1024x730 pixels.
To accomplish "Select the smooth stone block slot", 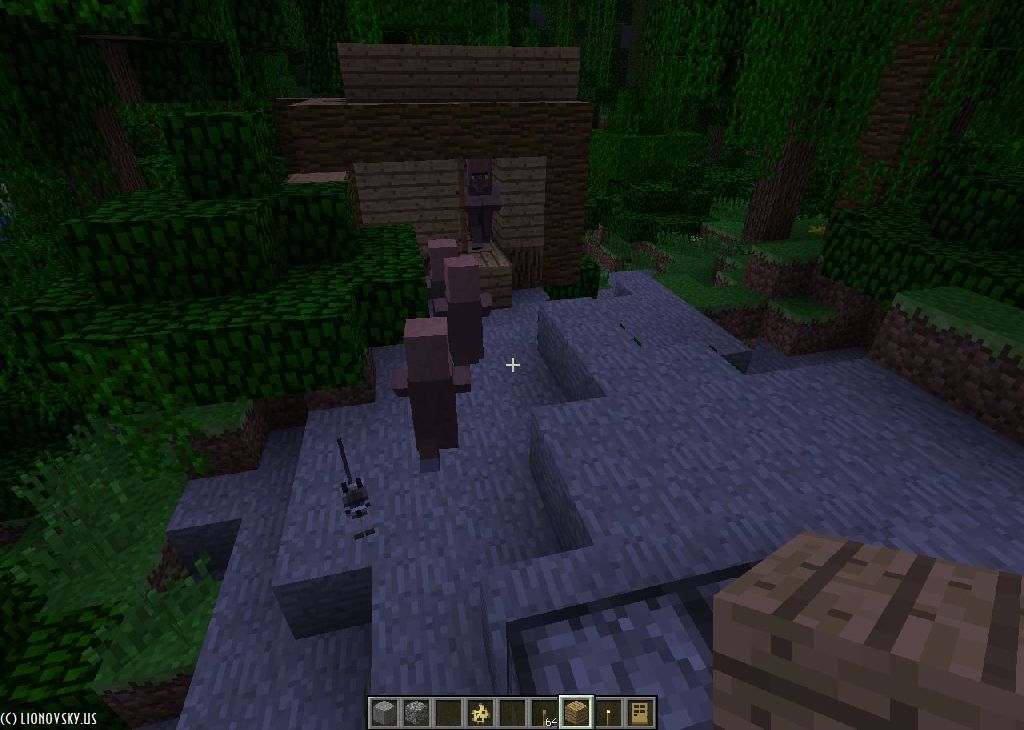I will 383,713.
